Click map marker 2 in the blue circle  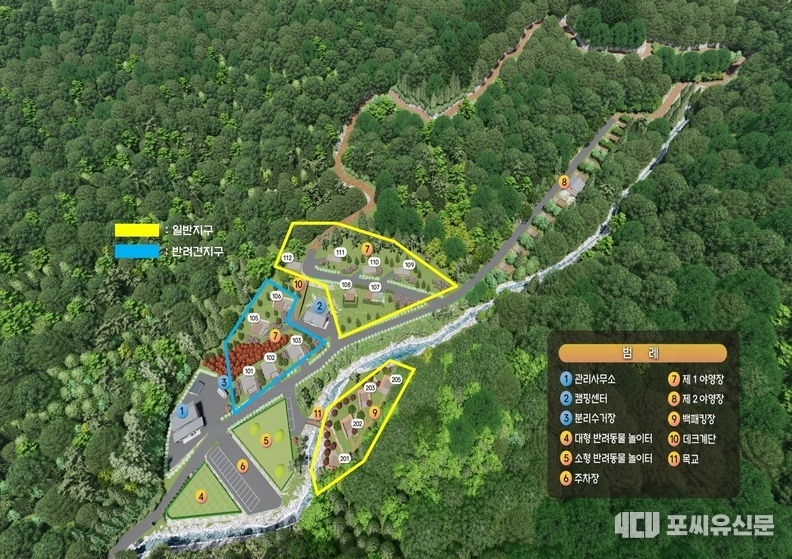click(x=319, y=306)
